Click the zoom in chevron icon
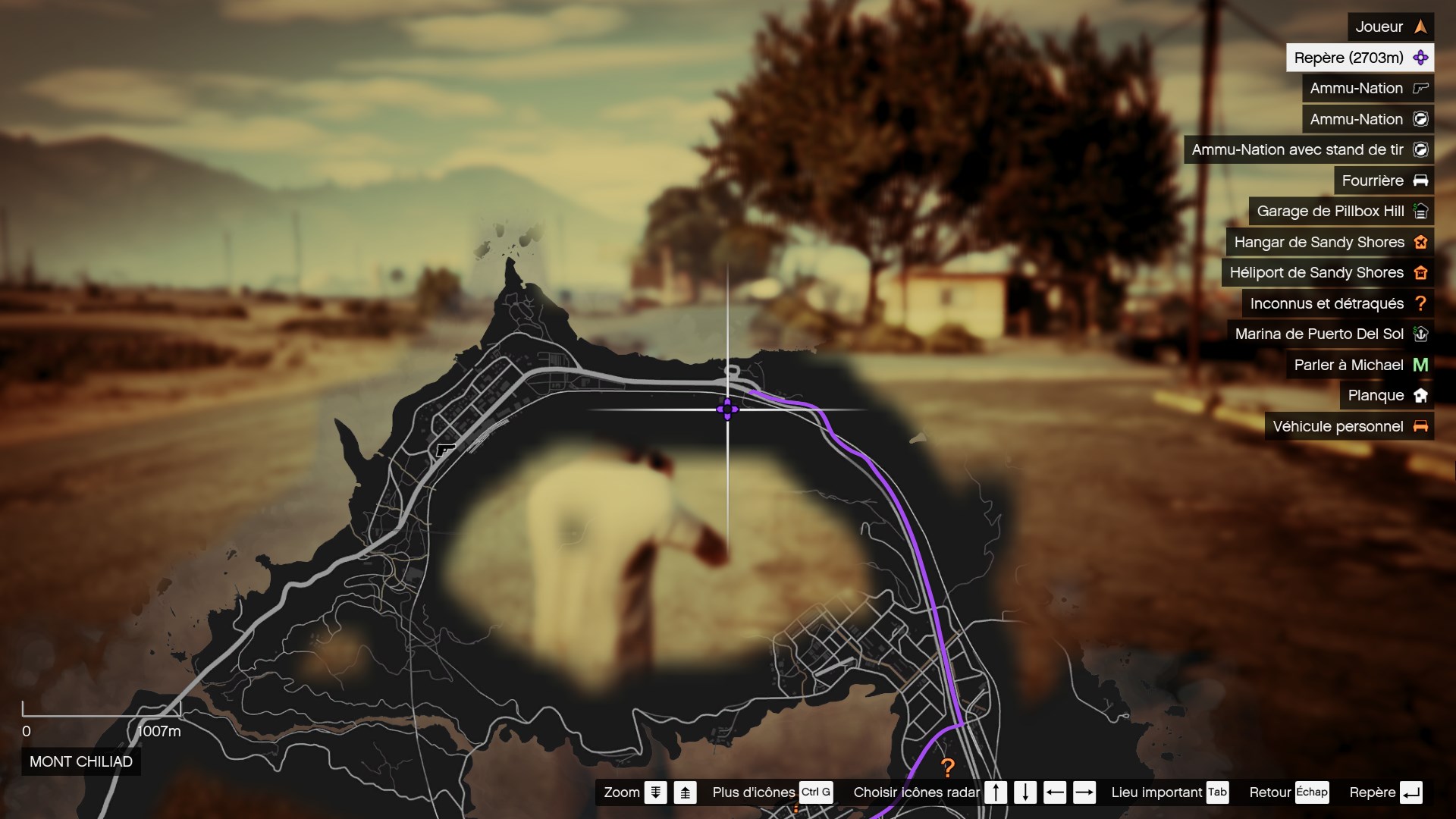The image size is (1456, 819). click(x=685, y=792)
